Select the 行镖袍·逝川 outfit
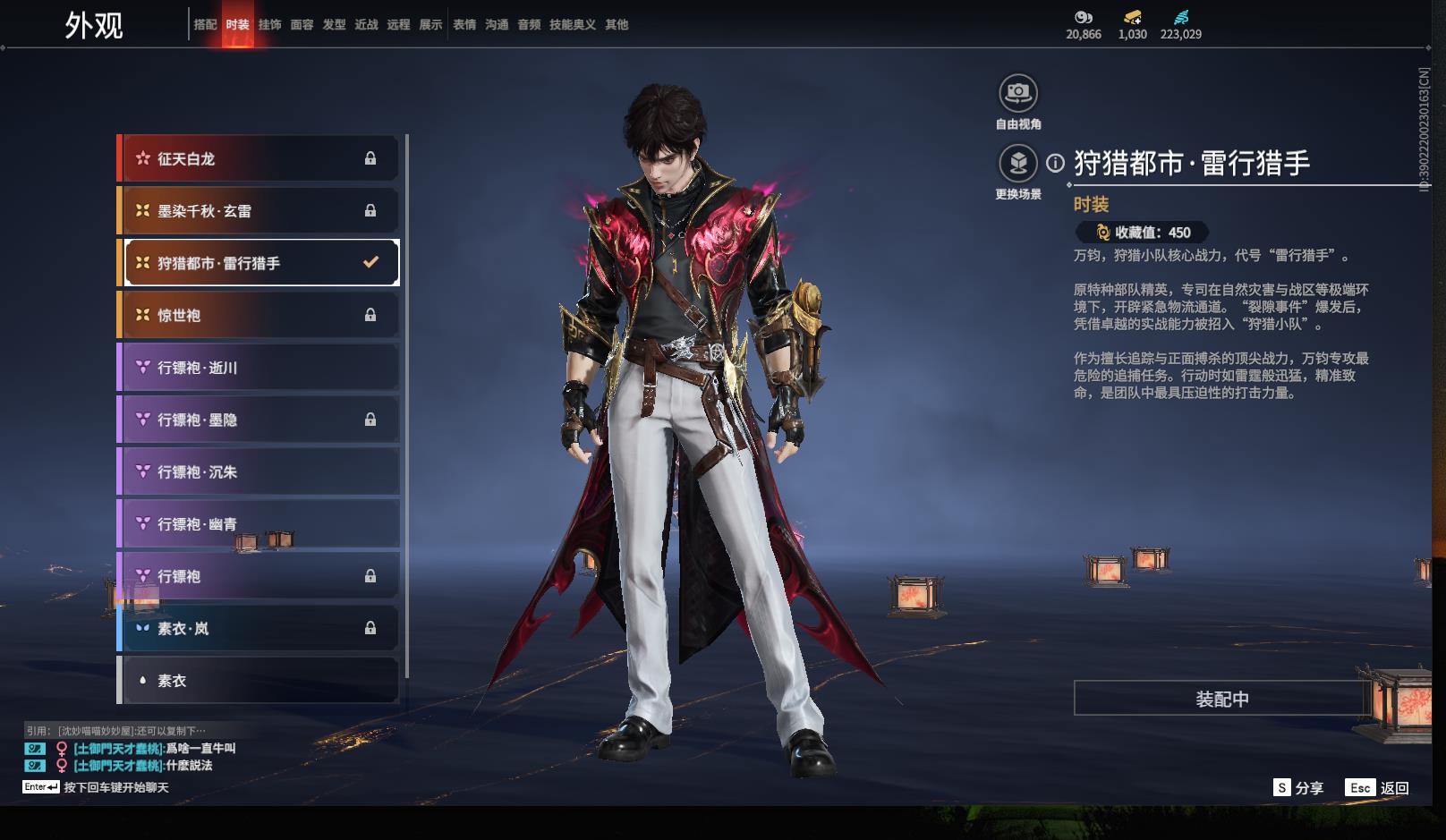Screen dimensions: 1446x840 click(x=259, y=368)
